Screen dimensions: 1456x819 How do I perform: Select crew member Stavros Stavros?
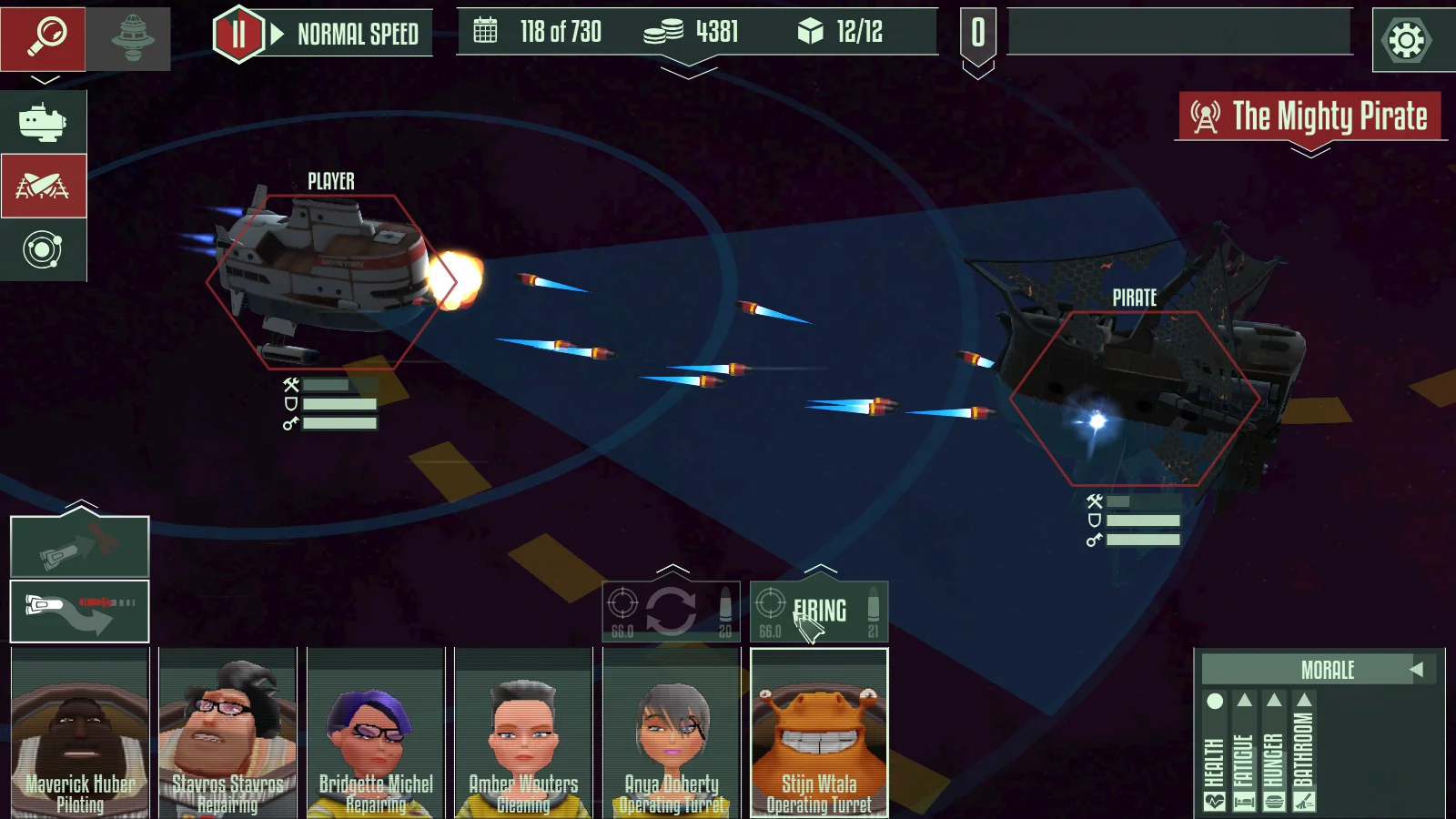point(227,733)
